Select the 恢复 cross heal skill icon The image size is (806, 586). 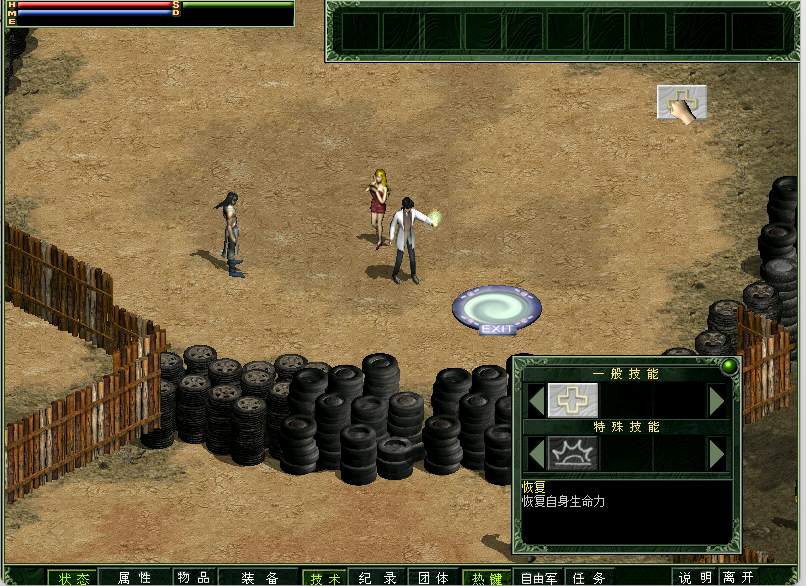pyautogui.click(x=572, y=400)
